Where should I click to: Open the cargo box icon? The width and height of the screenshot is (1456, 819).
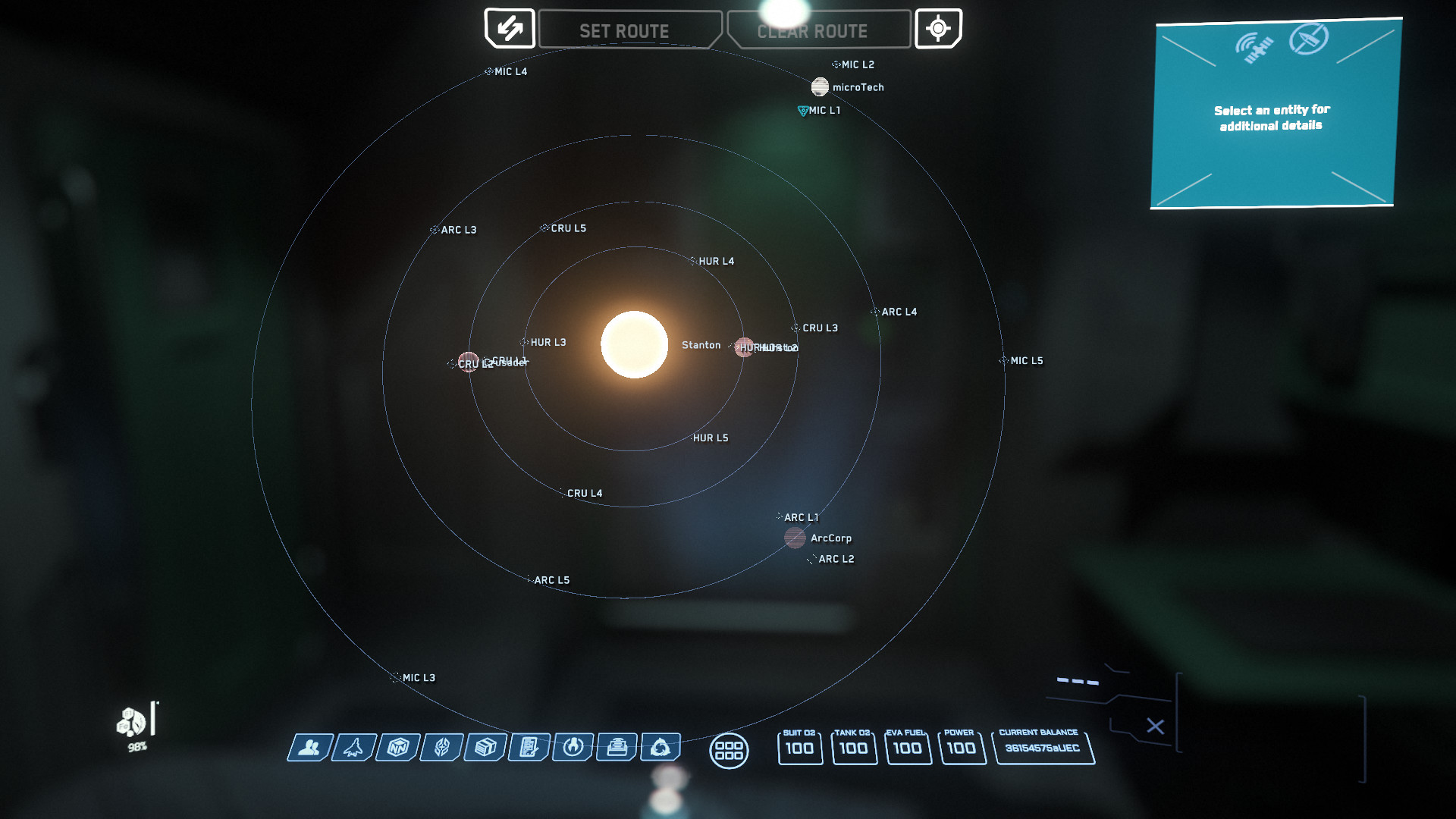tap(484, 748)
